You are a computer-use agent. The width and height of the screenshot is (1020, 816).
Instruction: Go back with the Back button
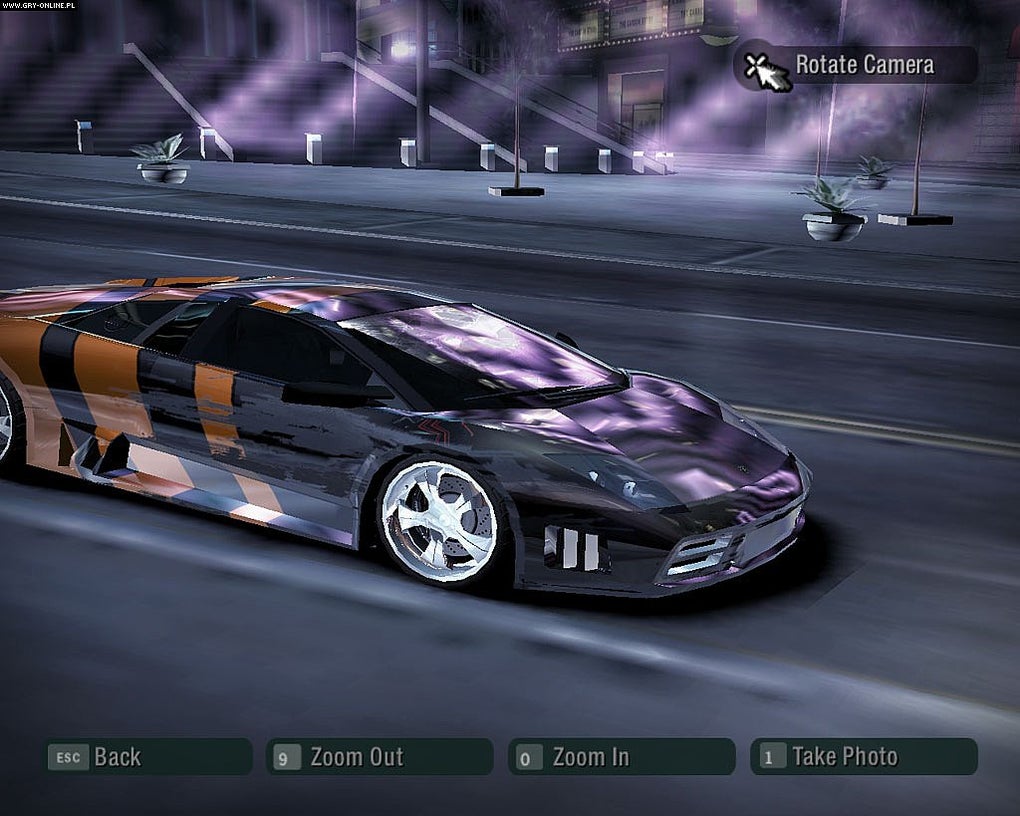pos(147,757)
